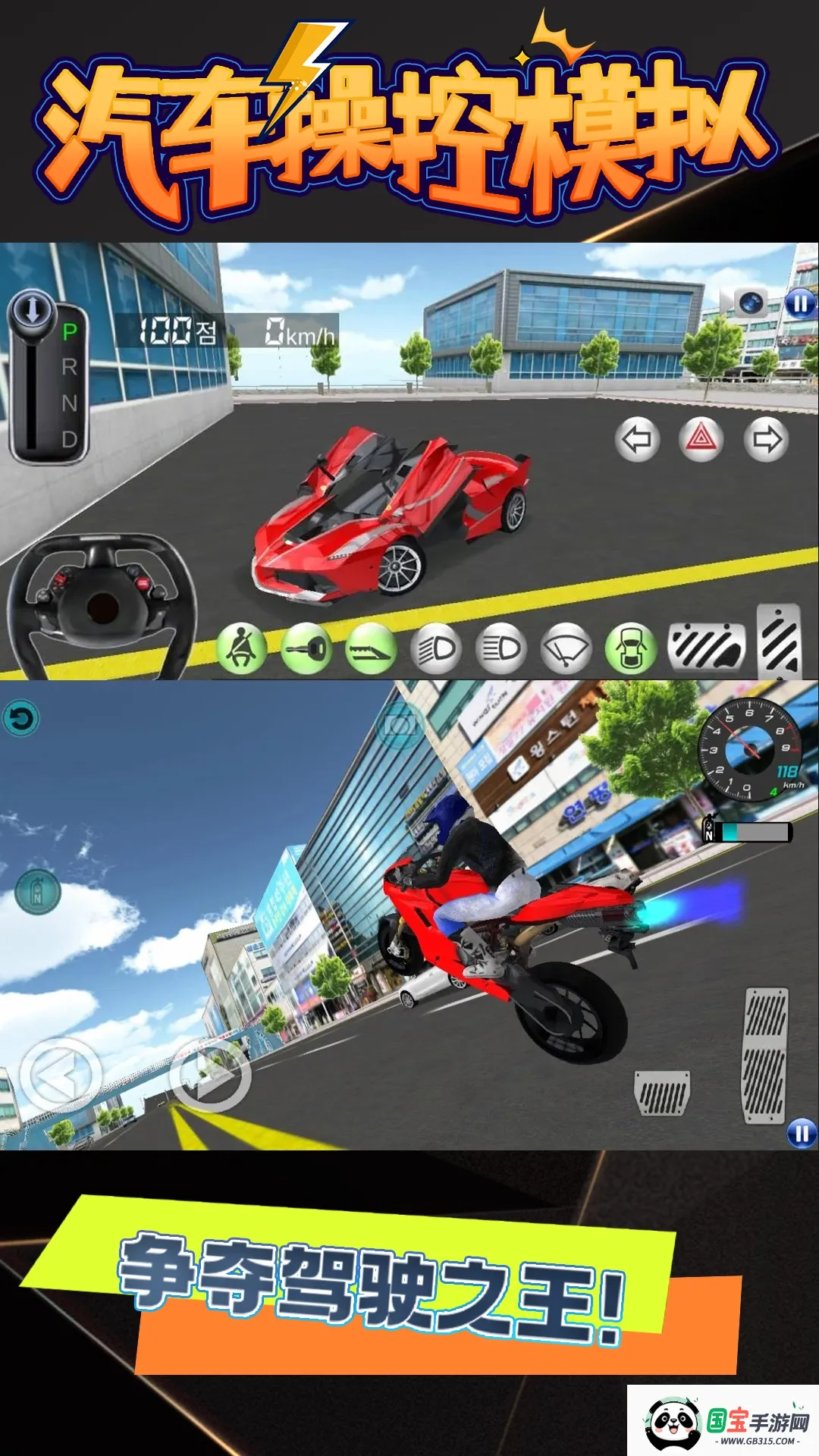819x1456 pixels.
Task: Shift the gear selector to R
Action: click(x=69, y=368)
